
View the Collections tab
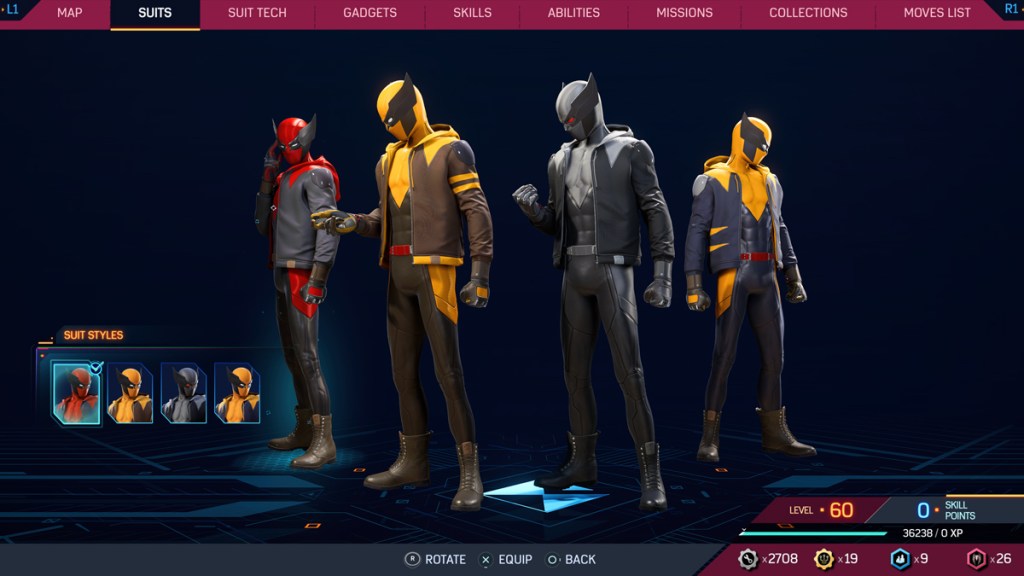(808, 13)
